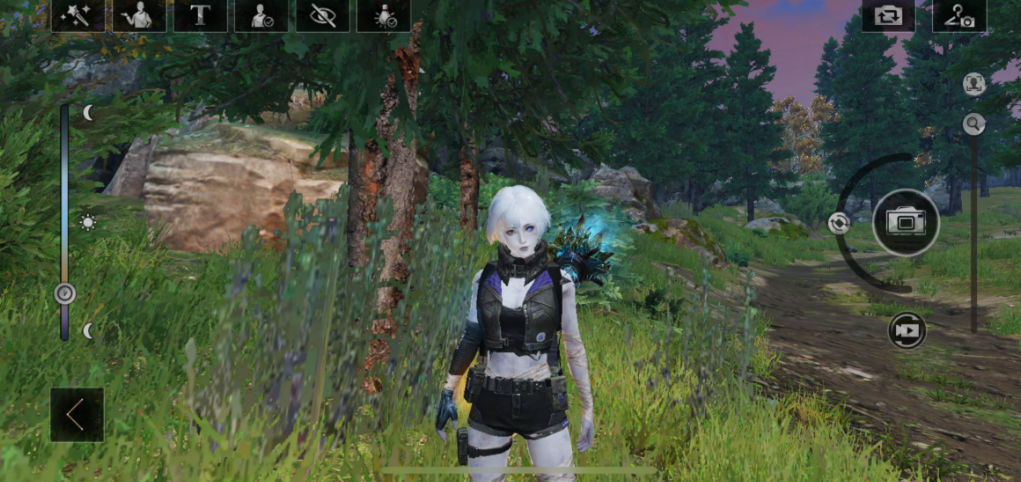Go back with the left arrow button

point(77,414)
